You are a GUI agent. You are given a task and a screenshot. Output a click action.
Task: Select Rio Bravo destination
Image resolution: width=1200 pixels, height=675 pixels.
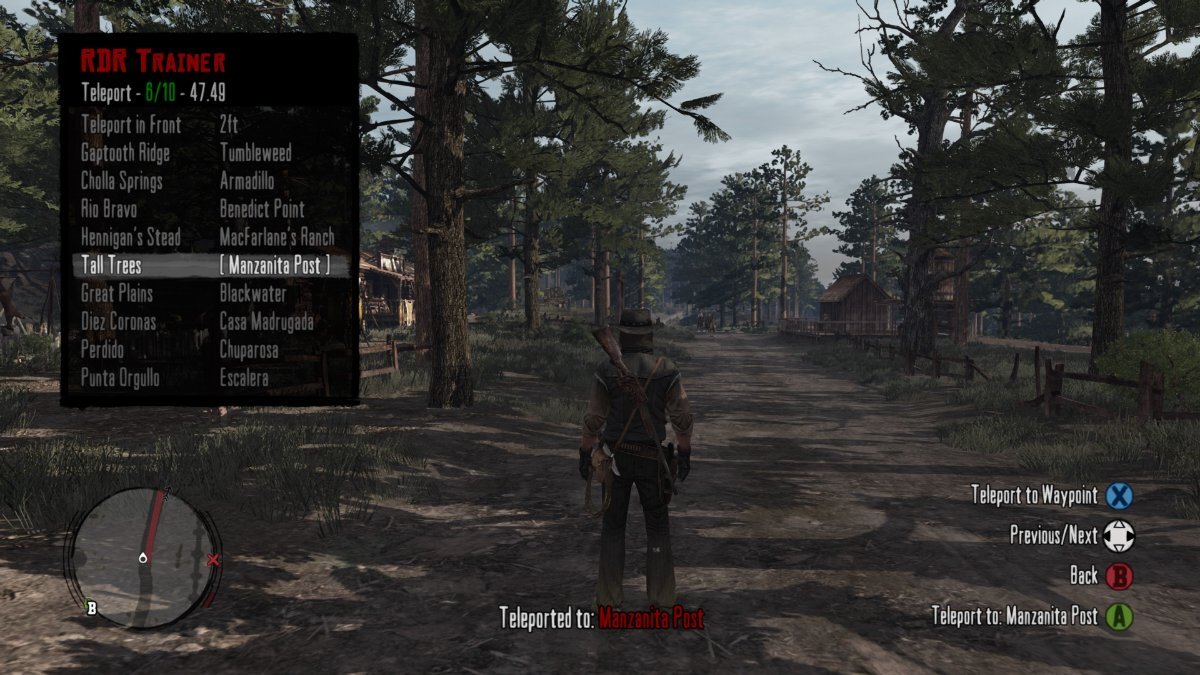(109, 209)
